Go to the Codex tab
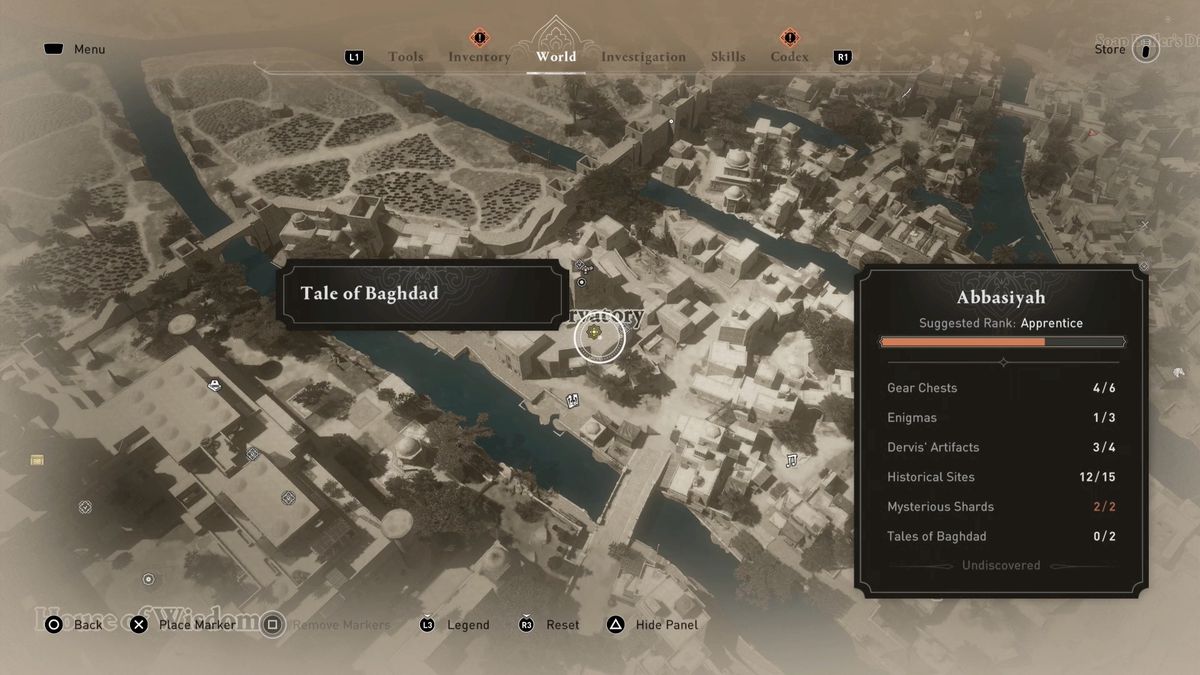Image resolution: width=1200 pixels, height=675 pixels. click(789, 57)
